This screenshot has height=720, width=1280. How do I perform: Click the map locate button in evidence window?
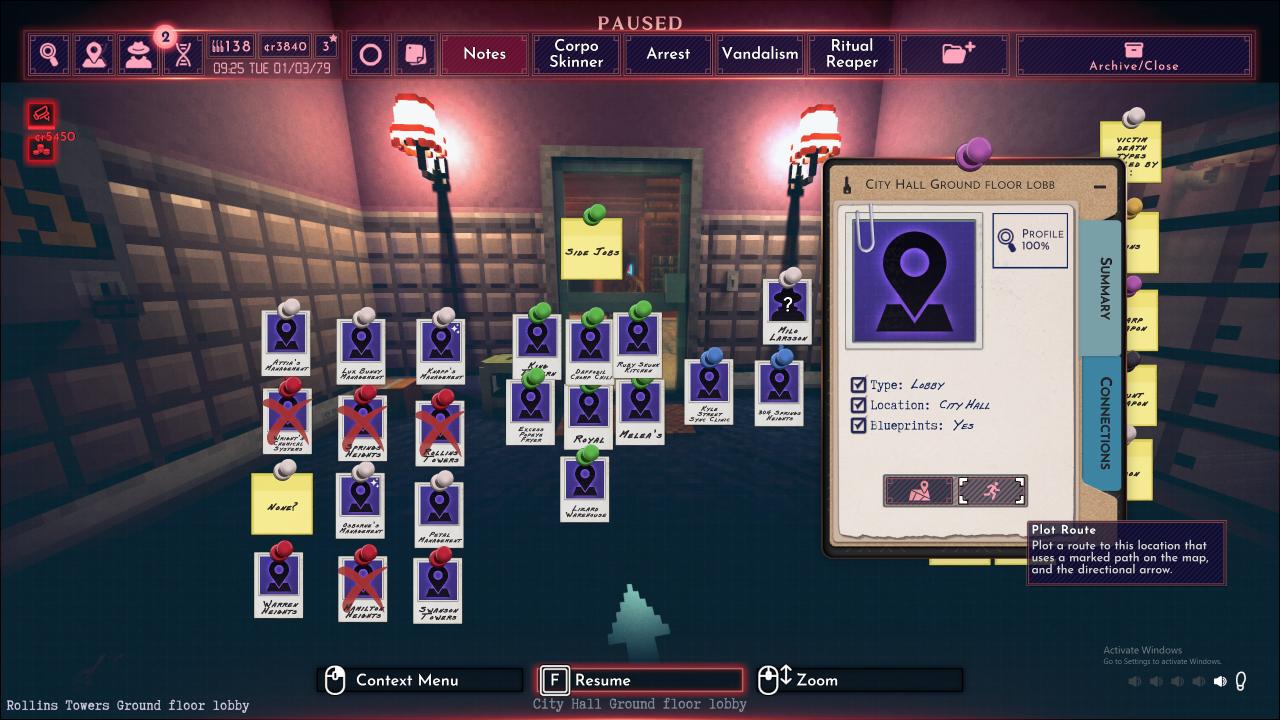pos(919,491)
